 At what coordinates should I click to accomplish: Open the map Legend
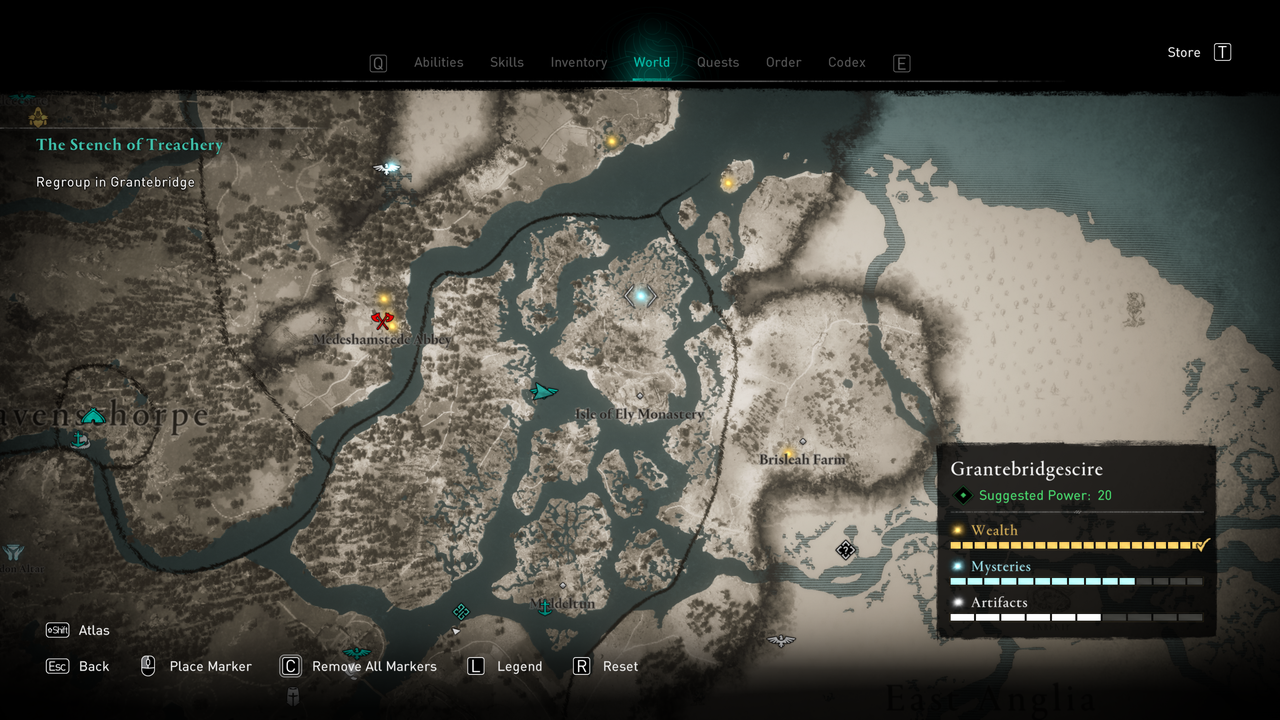click(x=521, y=666)
